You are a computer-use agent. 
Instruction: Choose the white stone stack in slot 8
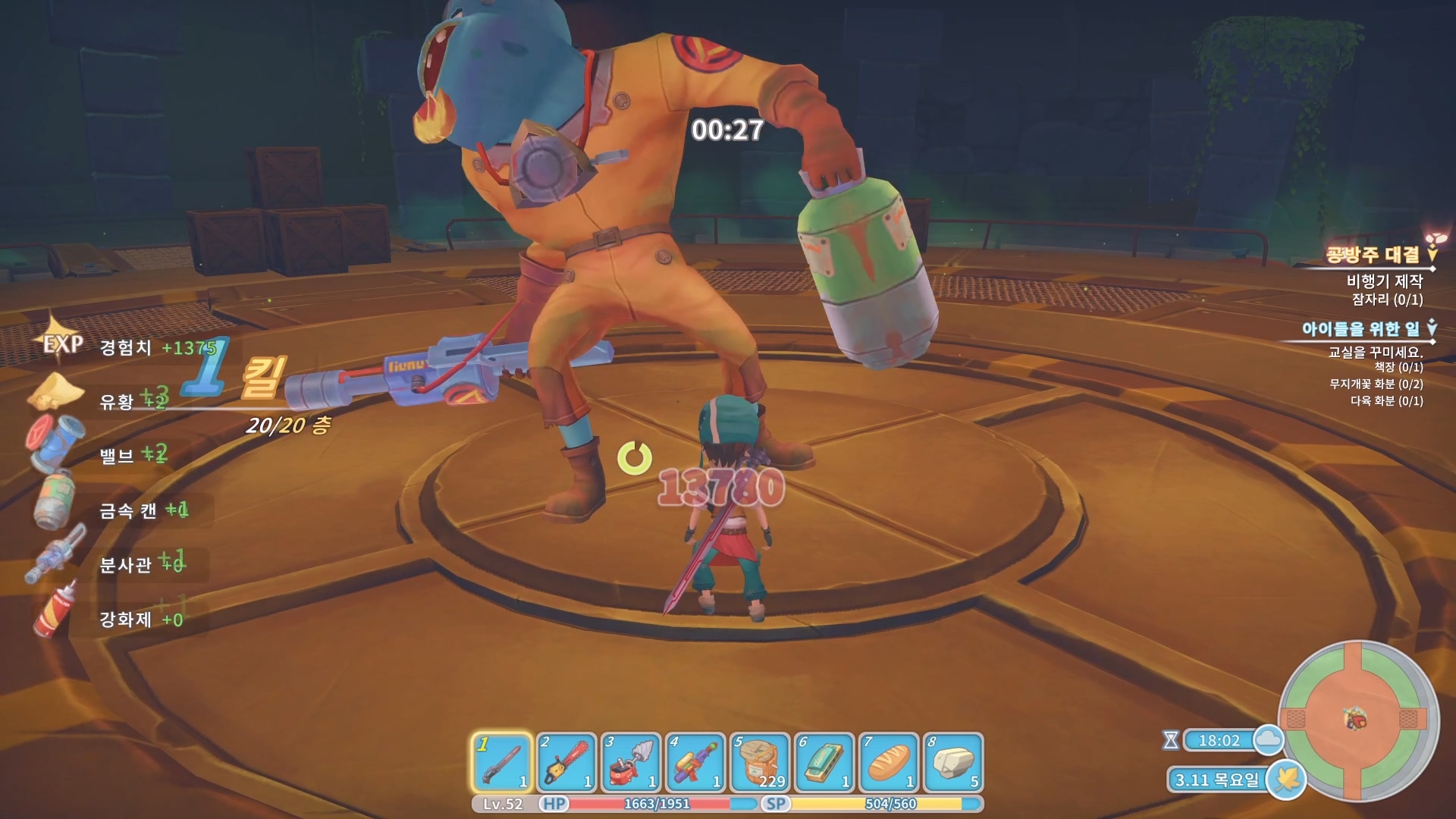click(953, 762)
